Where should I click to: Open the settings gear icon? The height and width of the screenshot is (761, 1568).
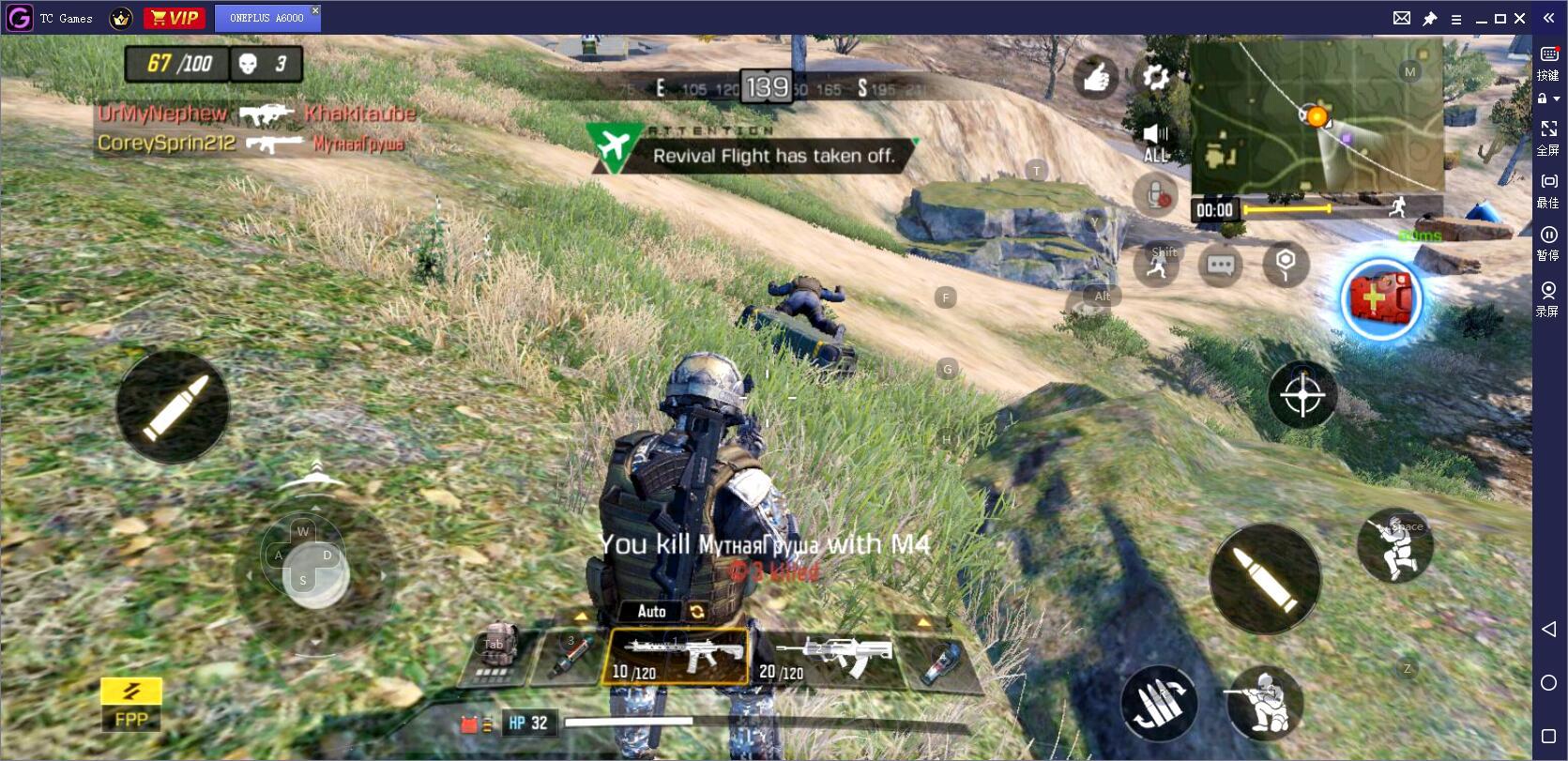point(1155,77)
